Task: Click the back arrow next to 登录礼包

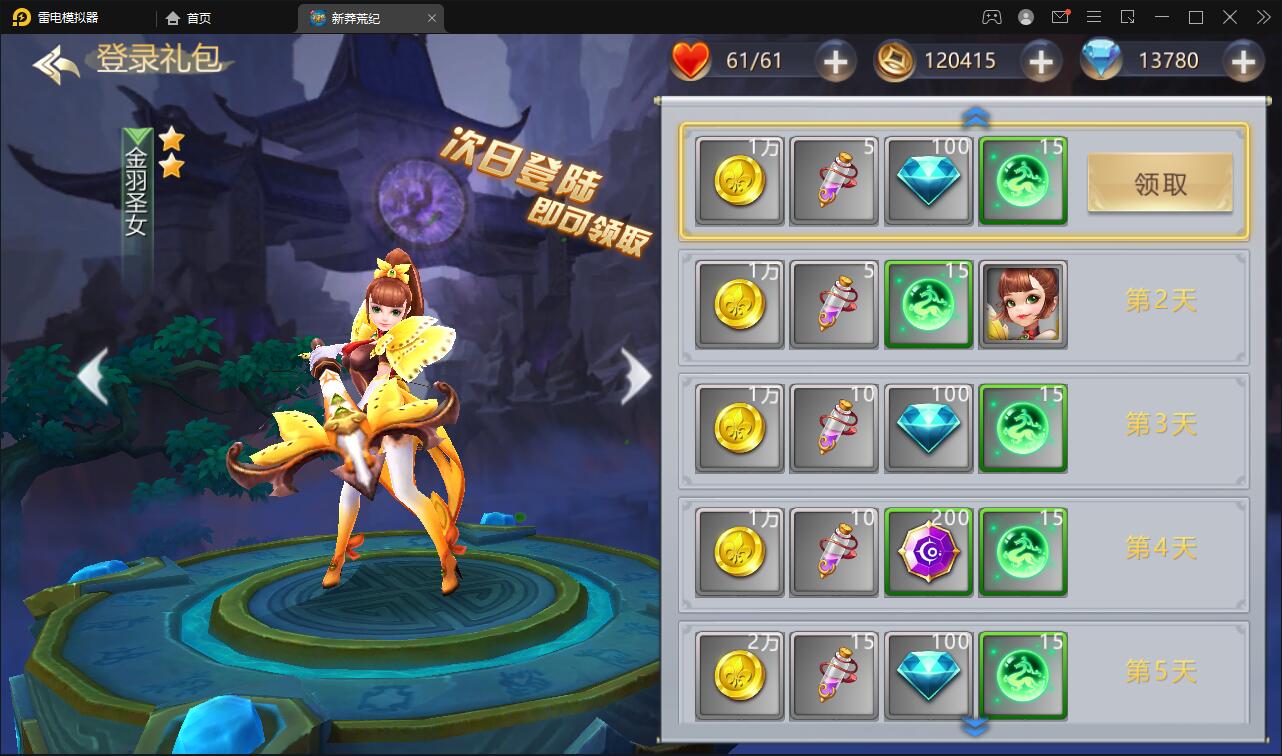Action: [x=52, y=62]
